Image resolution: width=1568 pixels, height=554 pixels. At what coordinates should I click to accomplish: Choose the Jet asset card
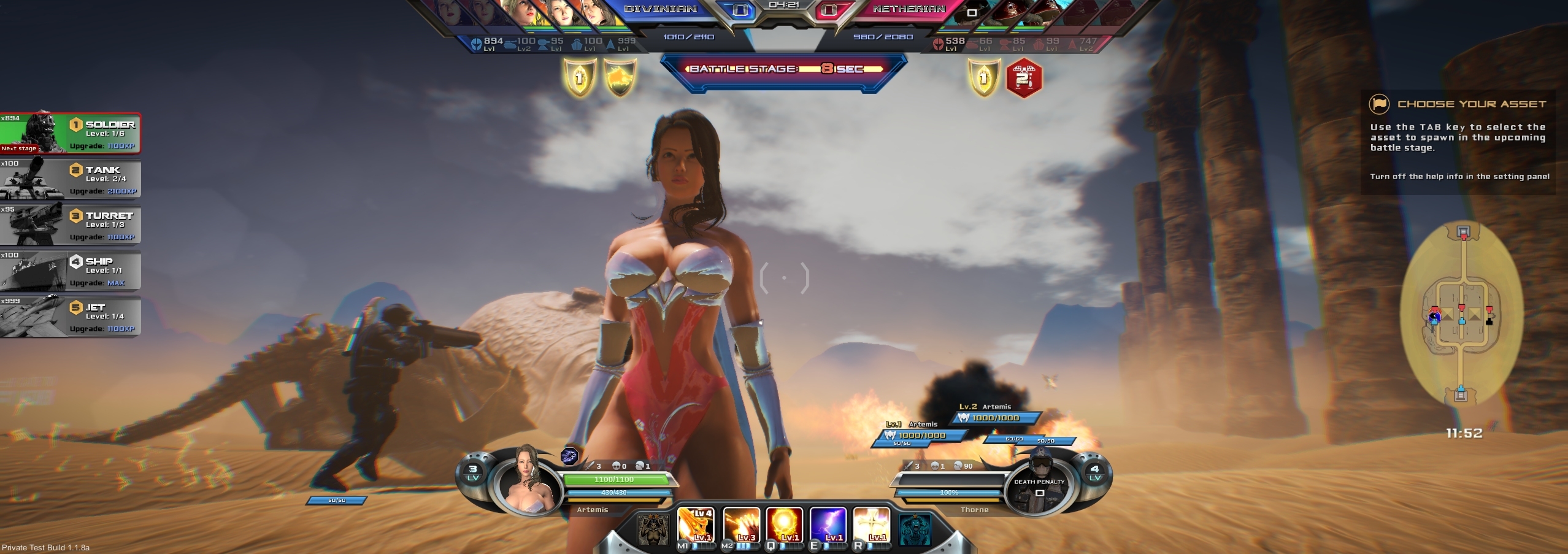tap(71, 317)
